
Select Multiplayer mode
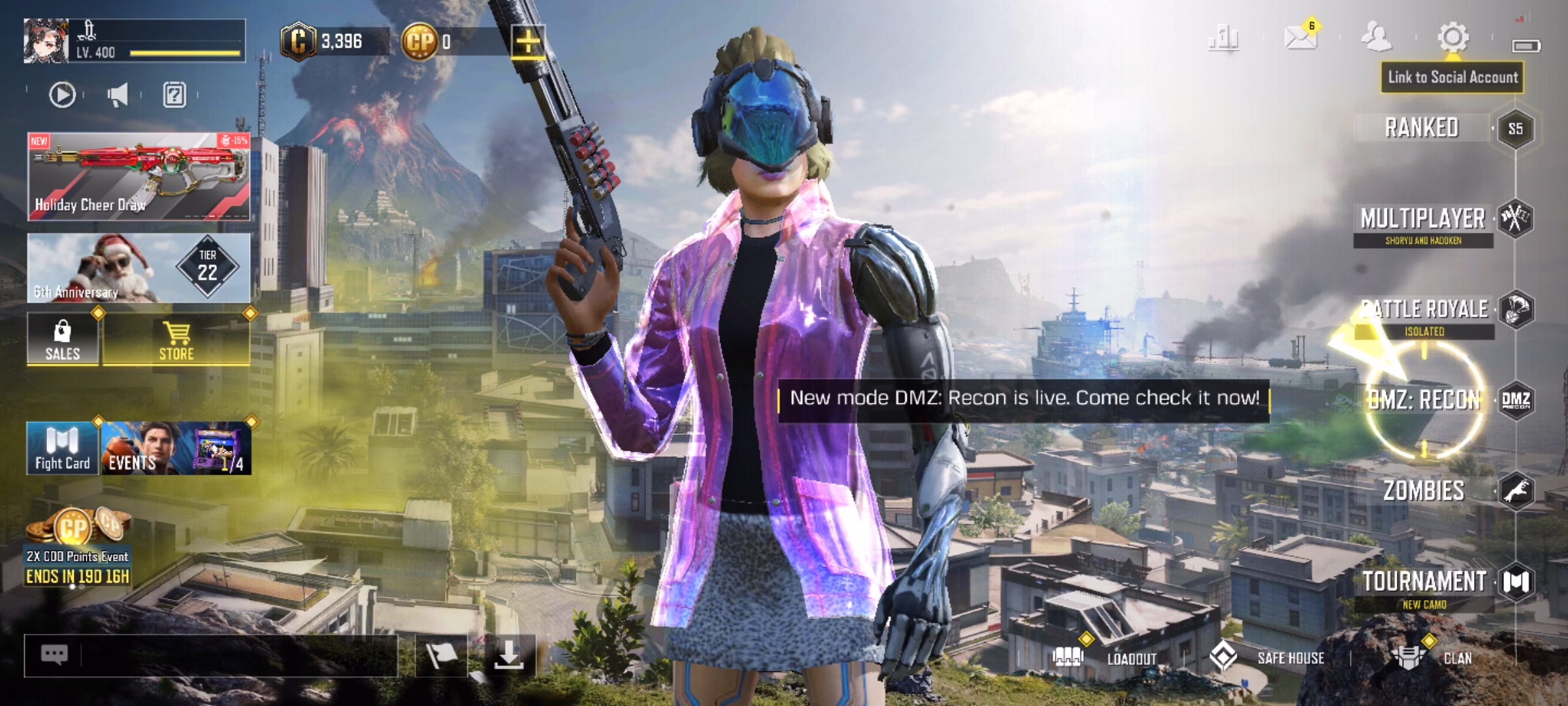click(x=1423, y=220)
